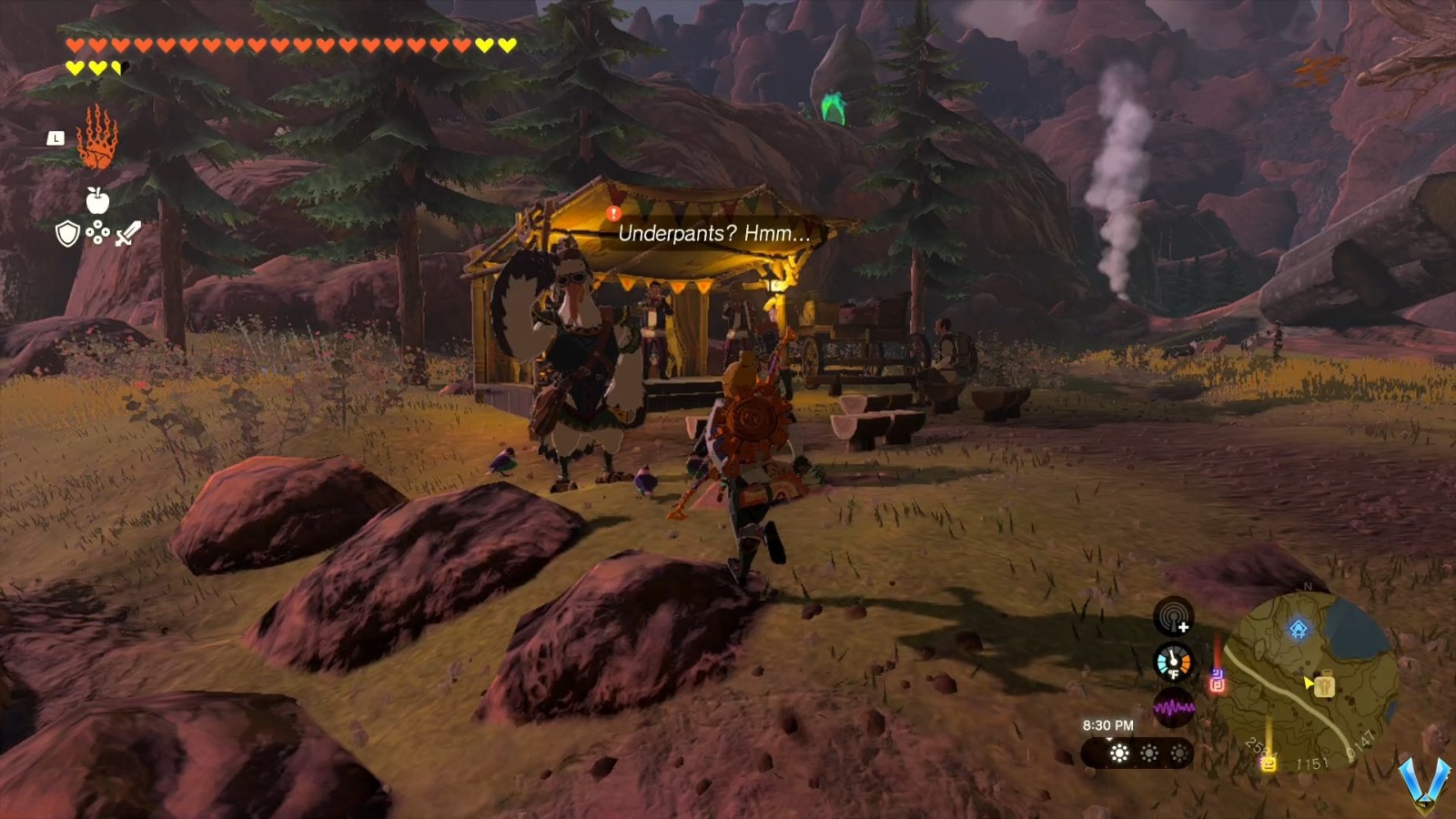Click the attack-dots icon between shield and sword
Screen dimensions: 1456x819
click(x=98, y=232)
